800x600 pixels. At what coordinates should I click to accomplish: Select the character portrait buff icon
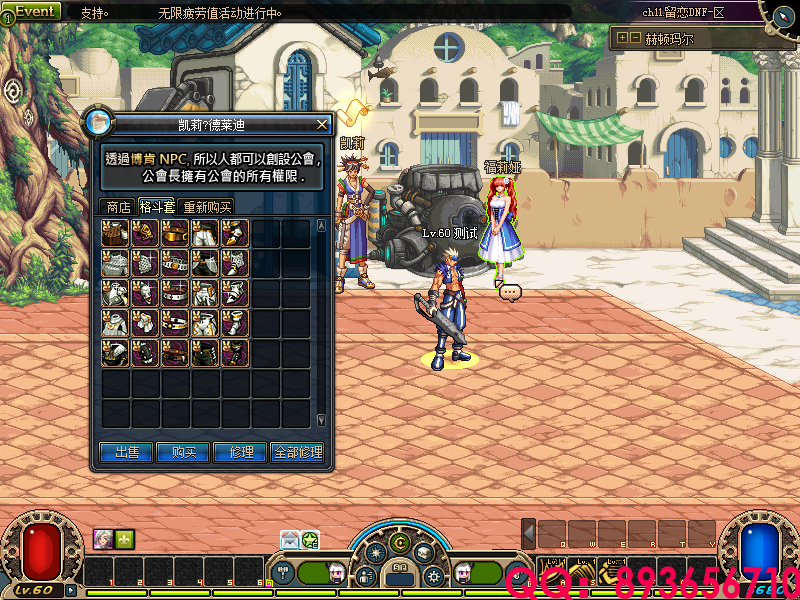click(103, 538)
